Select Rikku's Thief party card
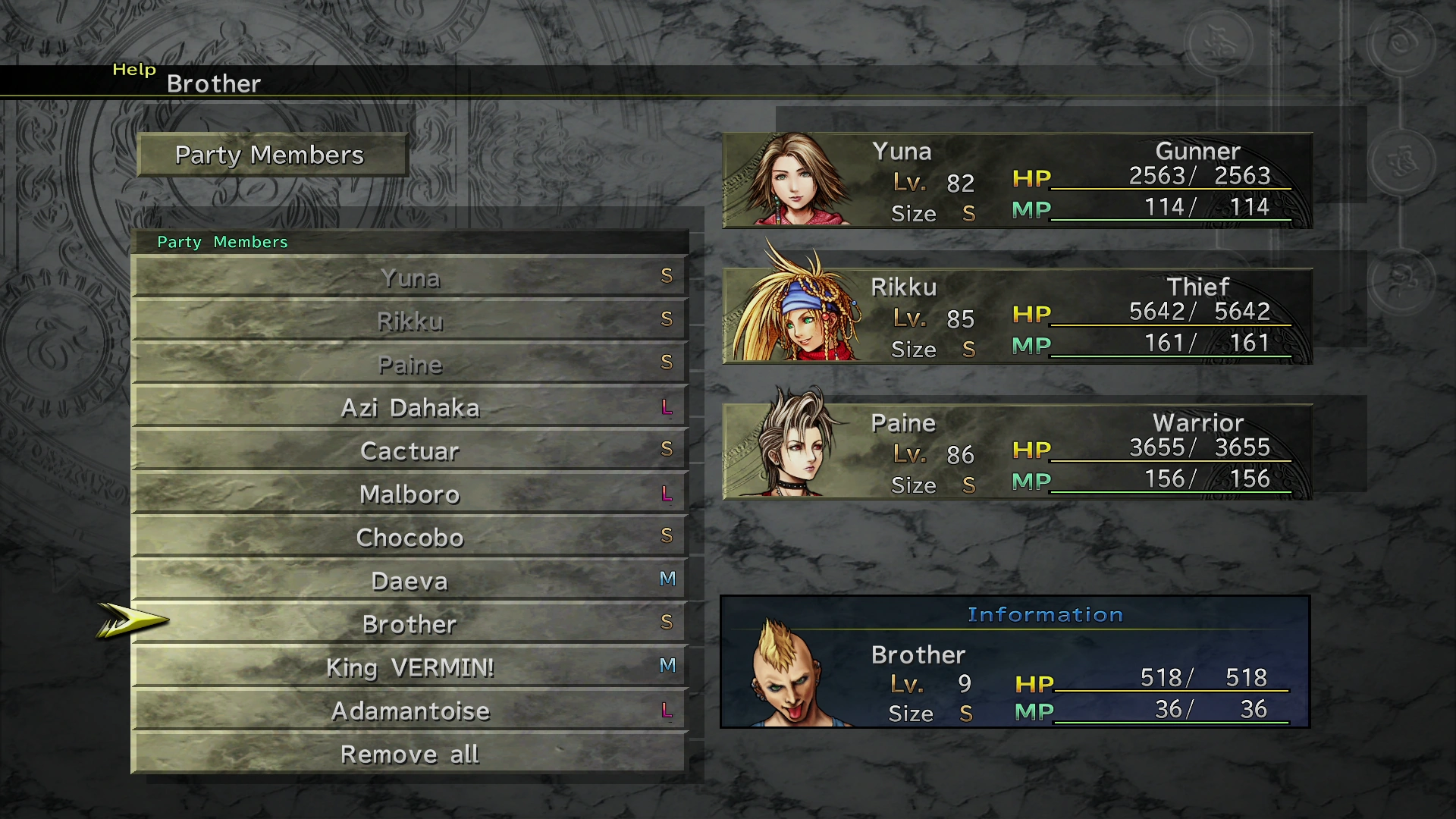 click(1016, 316)
